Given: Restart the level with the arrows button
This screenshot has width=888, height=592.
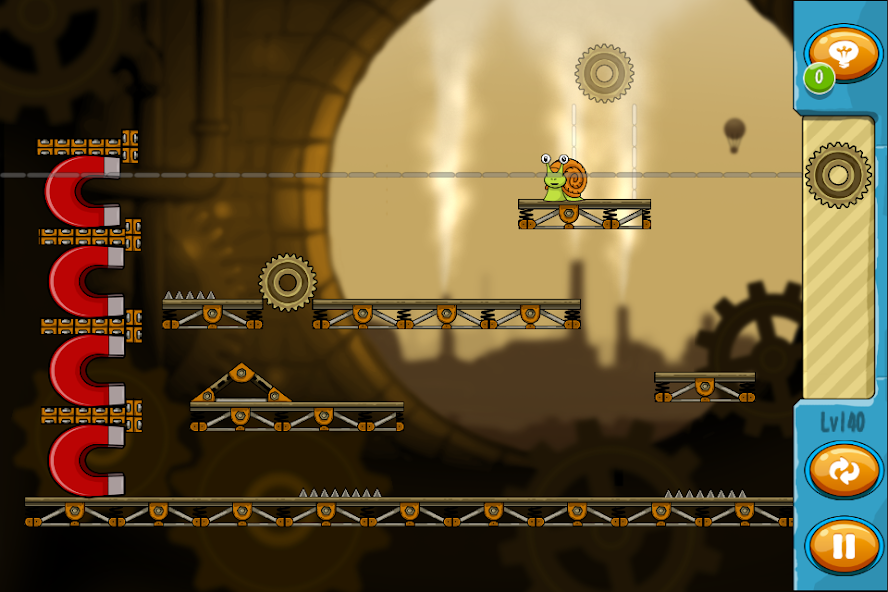Looking at the screenshot, I should coord(843,471).
